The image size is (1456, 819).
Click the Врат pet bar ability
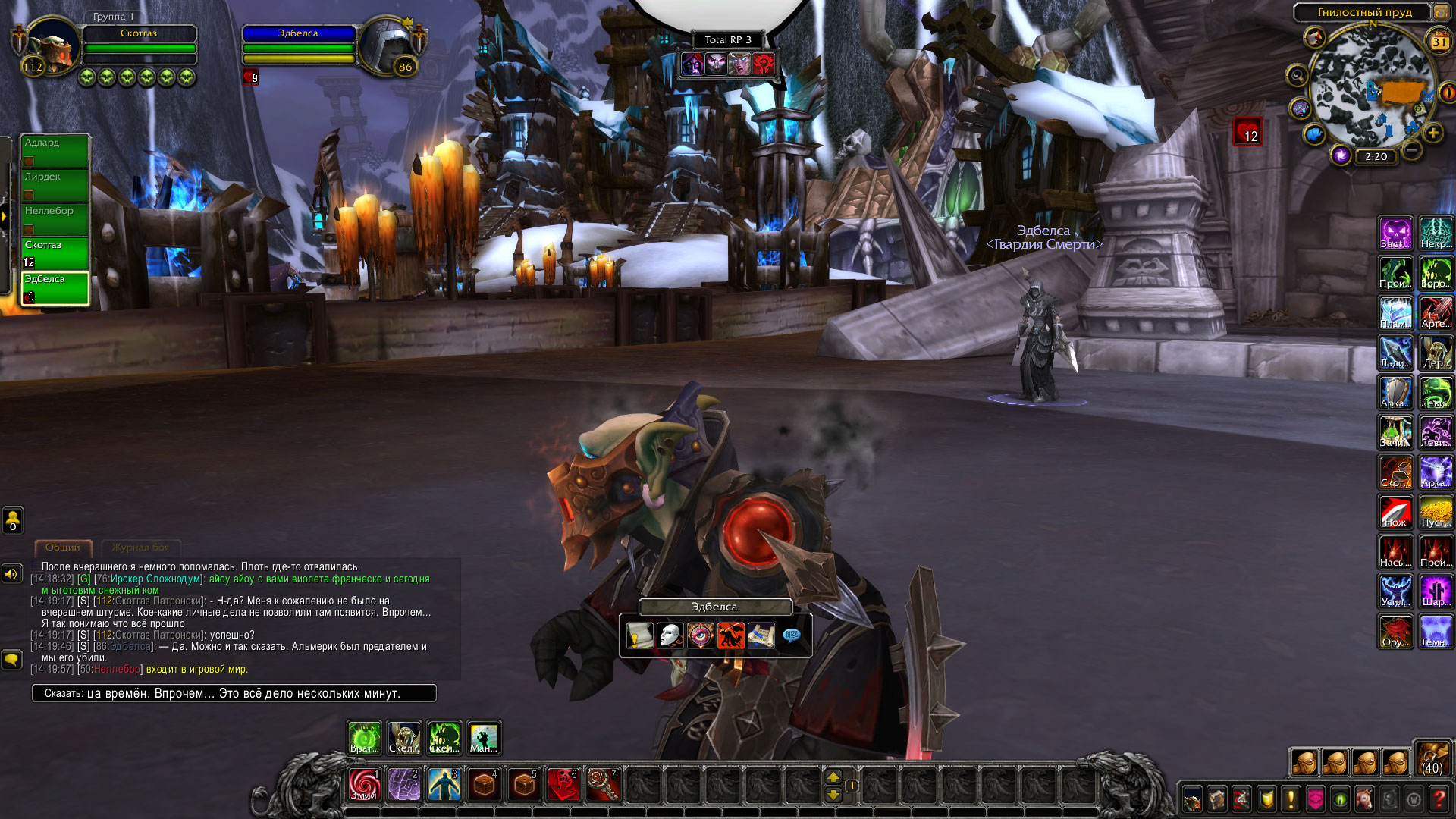pyautogui.click(x=365, y=738)
